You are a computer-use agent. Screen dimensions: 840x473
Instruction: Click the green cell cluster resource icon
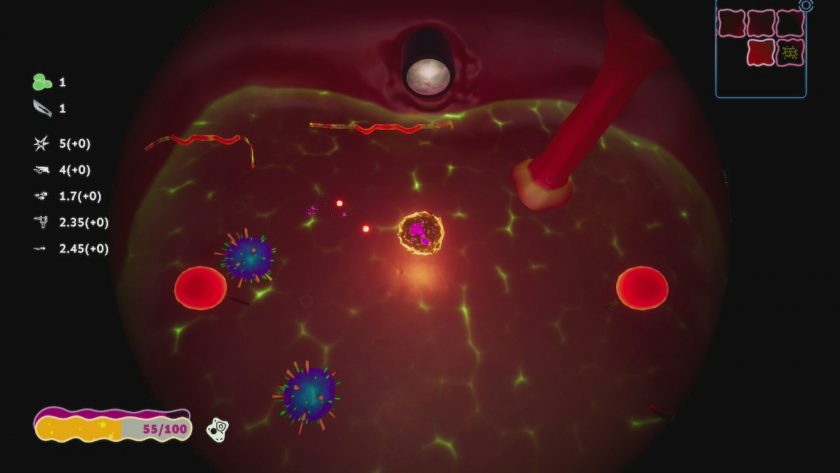(40, 82)
